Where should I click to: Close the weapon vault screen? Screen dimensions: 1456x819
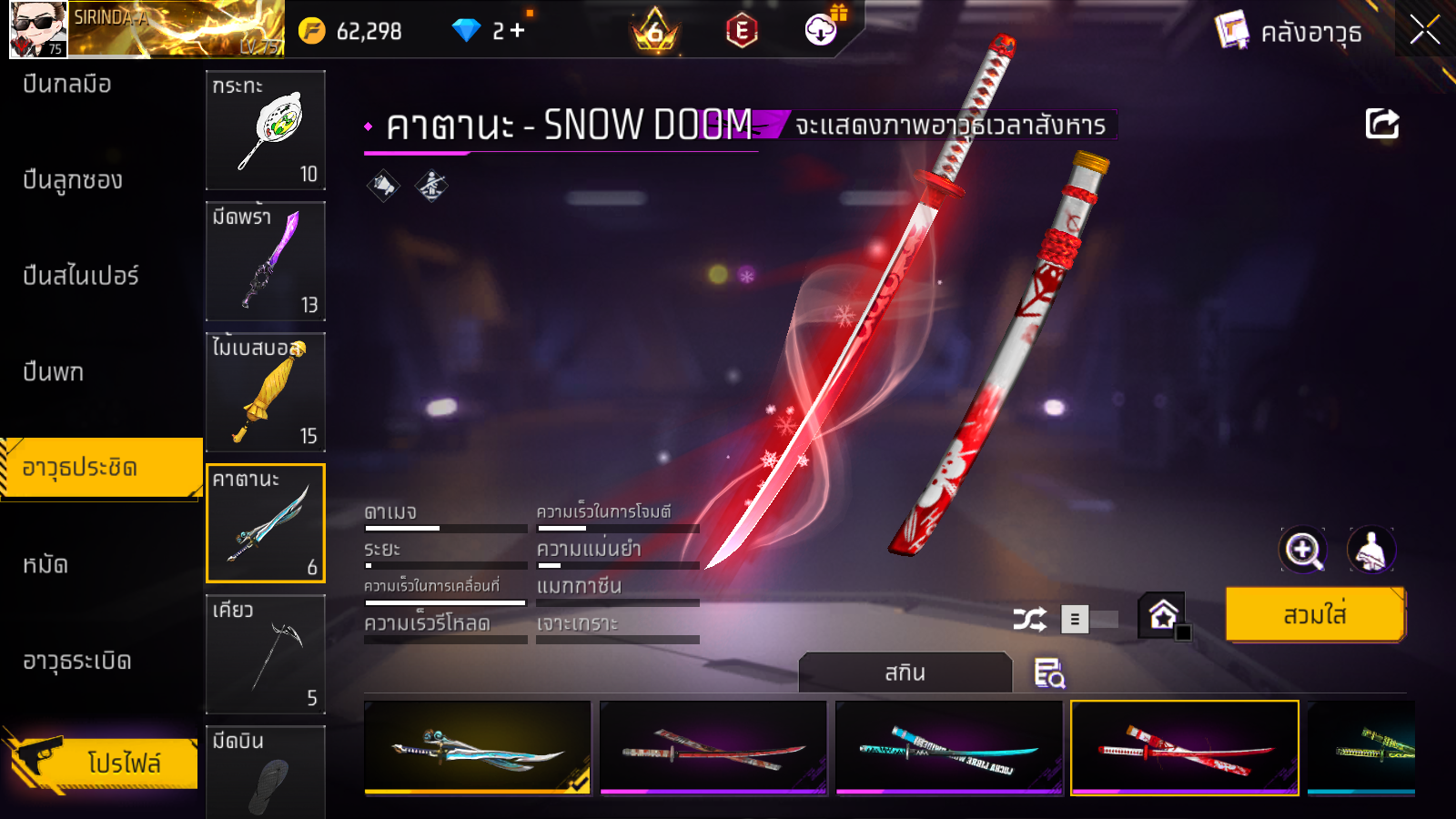point(1424,31)
